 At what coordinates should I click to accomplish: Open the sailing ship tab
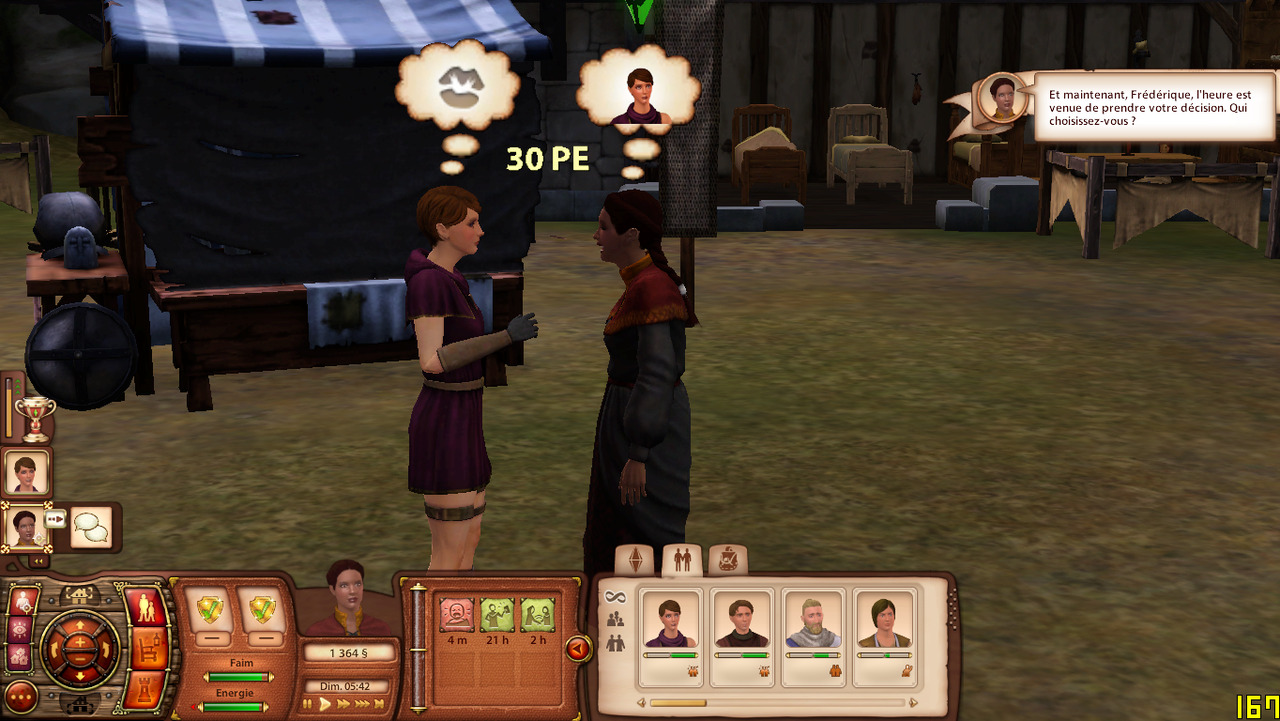coord(727,560)
